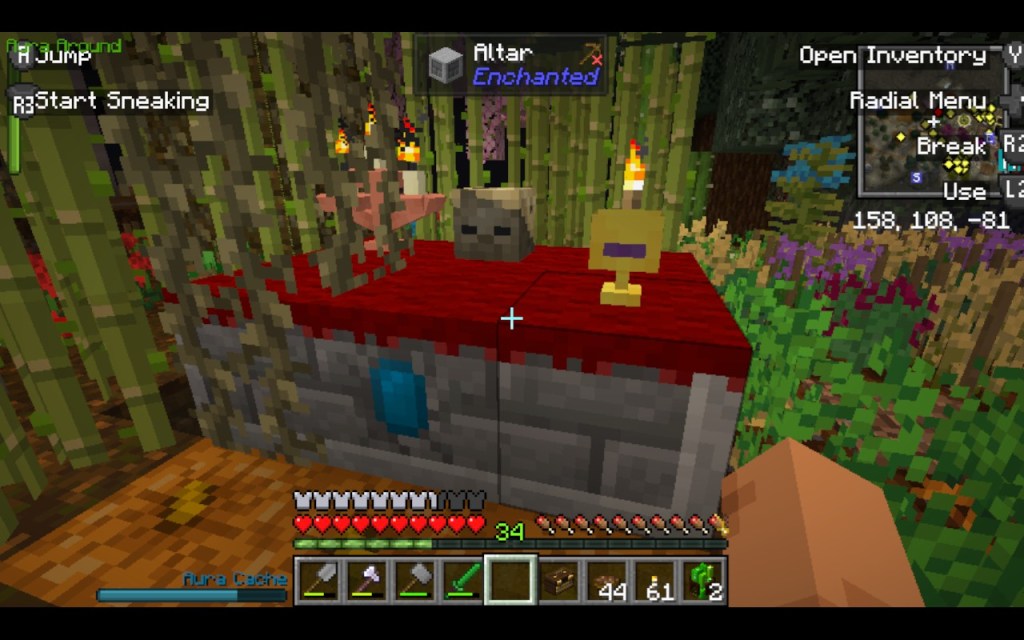Select the hotbar stack of 44
The height and width of the screenshot is (640, 1024).
[x=607, y=581]
